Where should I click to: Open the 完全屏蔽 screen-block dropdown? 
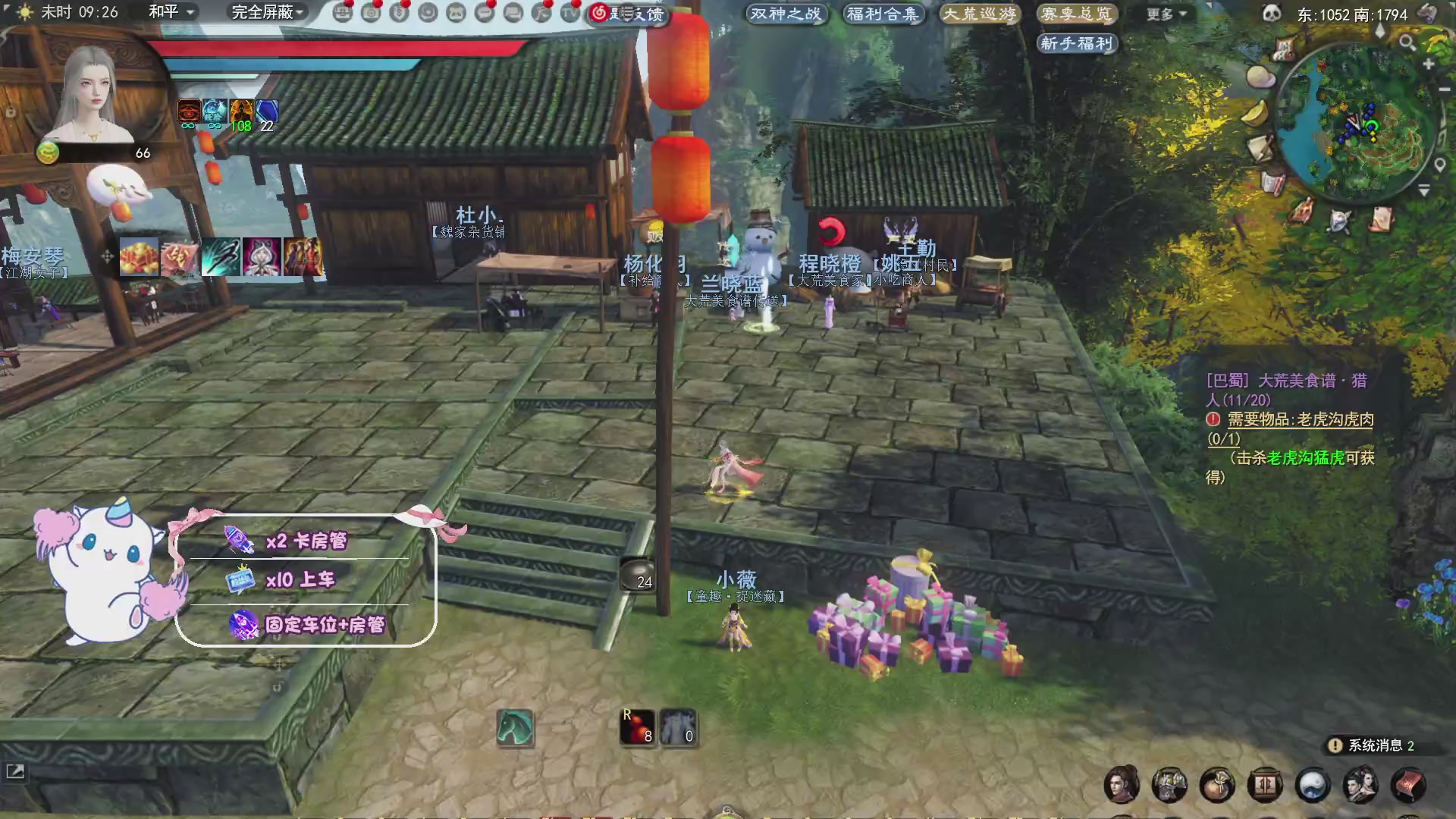(x=262, y=13)
